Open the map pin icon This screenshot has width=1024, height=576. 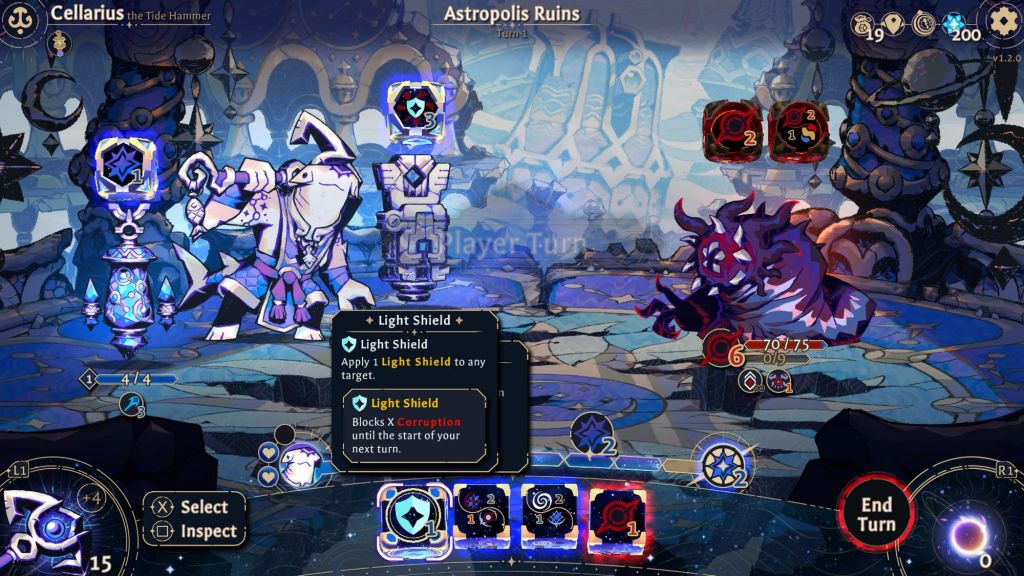(894, 24)
